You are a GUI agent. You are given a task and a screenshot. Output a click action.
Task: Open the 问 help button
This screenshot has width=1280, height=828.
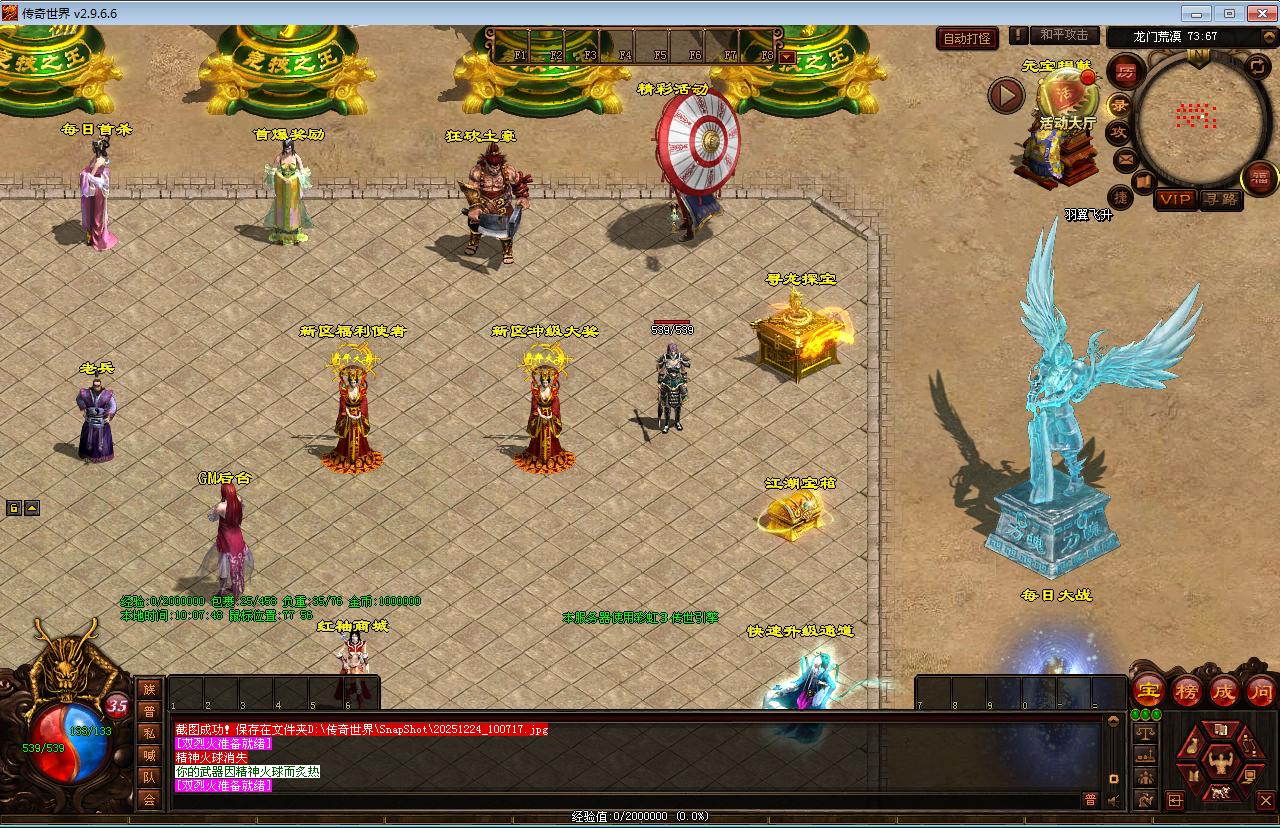click(1262, 690)
